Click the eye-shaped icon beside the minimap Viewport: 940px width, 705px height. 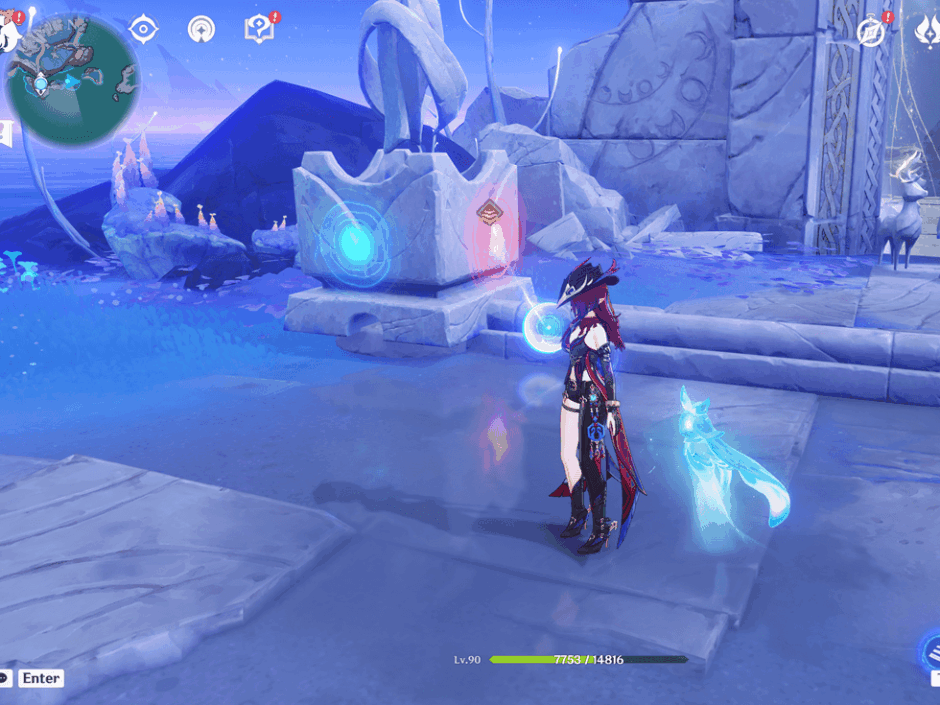[x=144, y=29]
